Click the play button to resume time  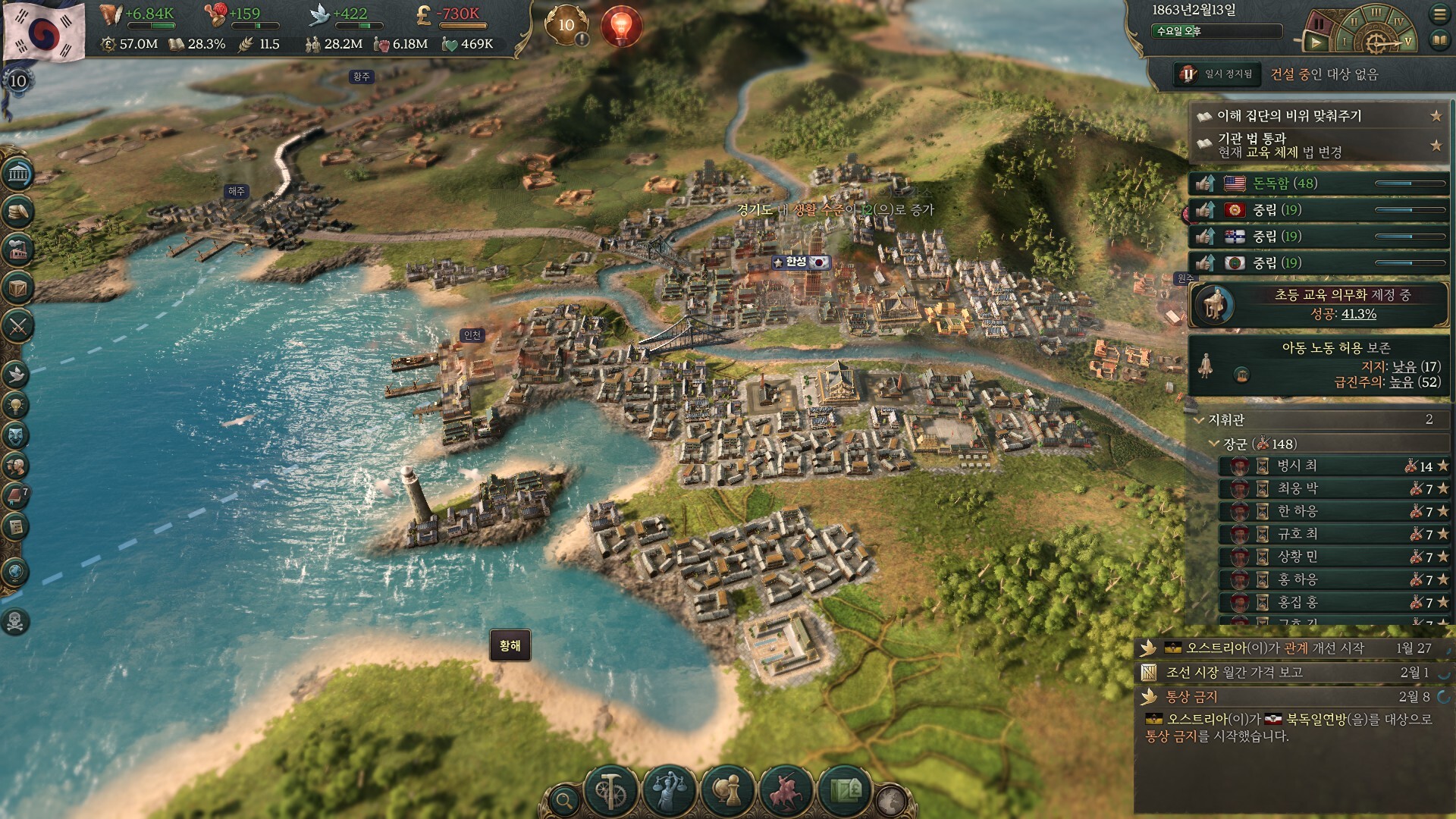click(x=1317, y=43)
